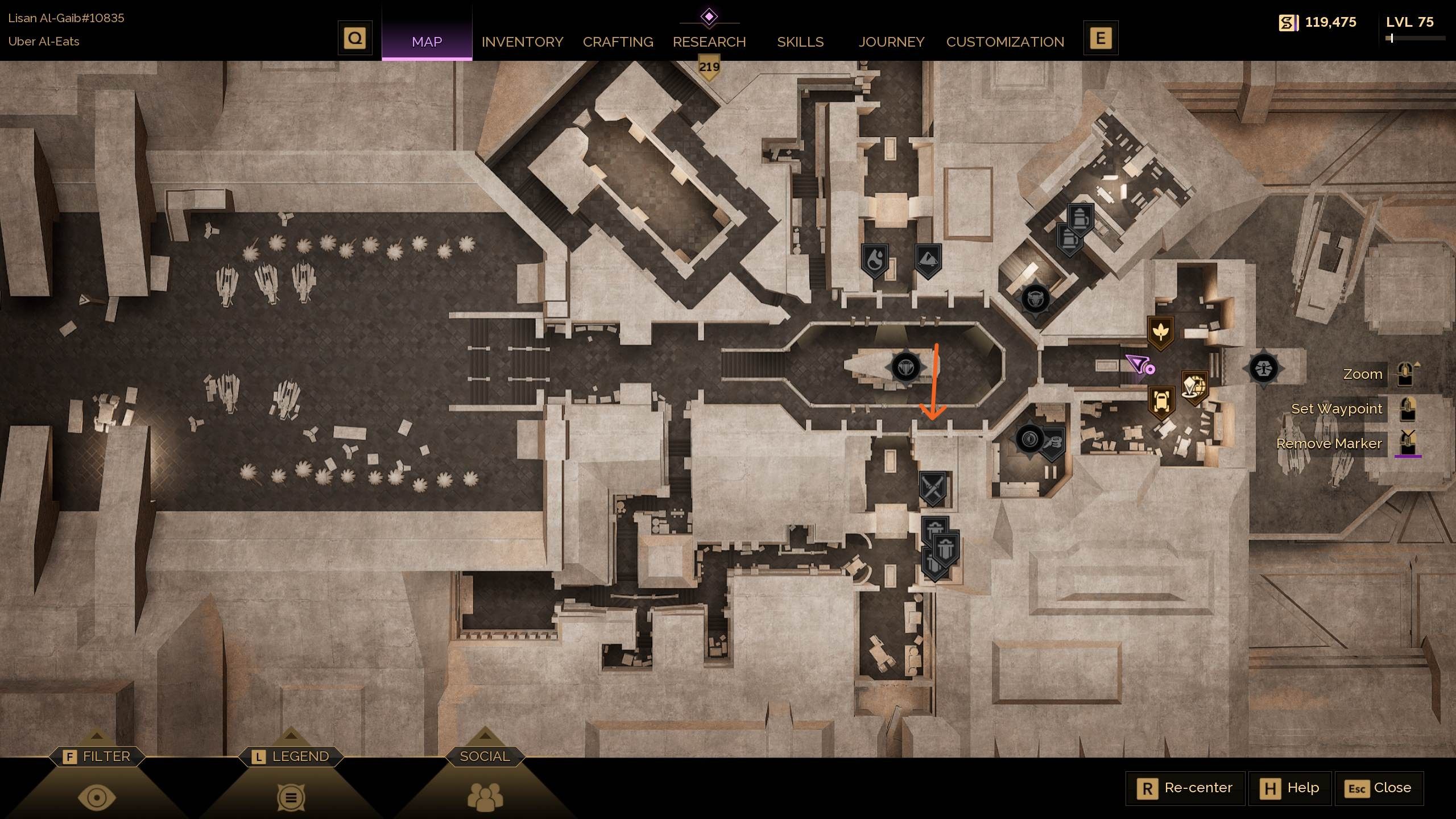The width and height of the screenshot is (1456, 819).
Task: Click the Re-center button
Action: coord(1186,788)
